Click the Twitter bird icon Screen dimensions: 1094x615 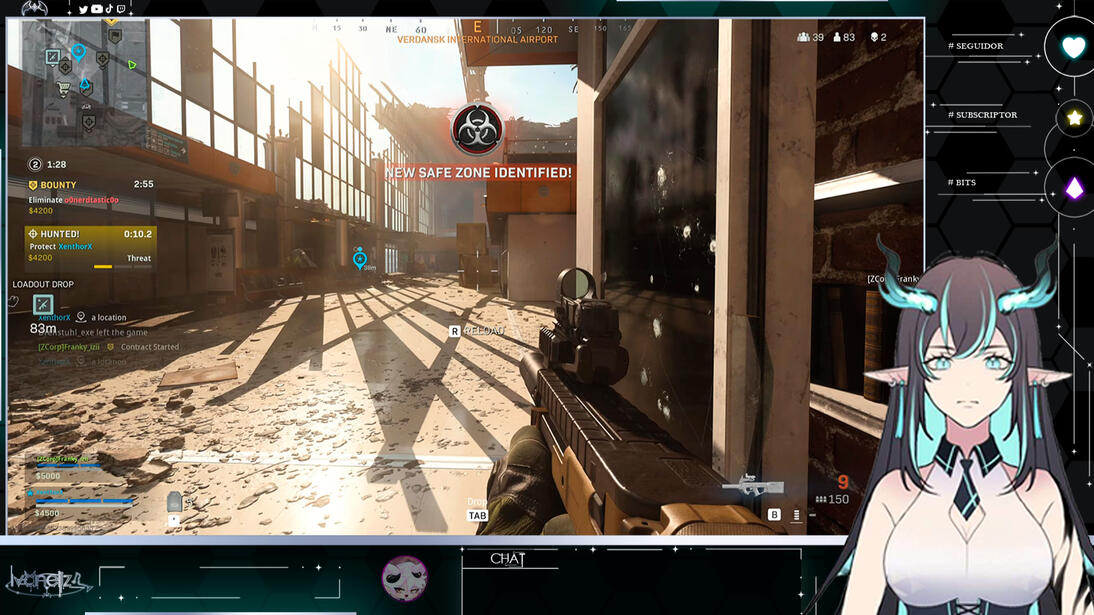tap(83, 9)
